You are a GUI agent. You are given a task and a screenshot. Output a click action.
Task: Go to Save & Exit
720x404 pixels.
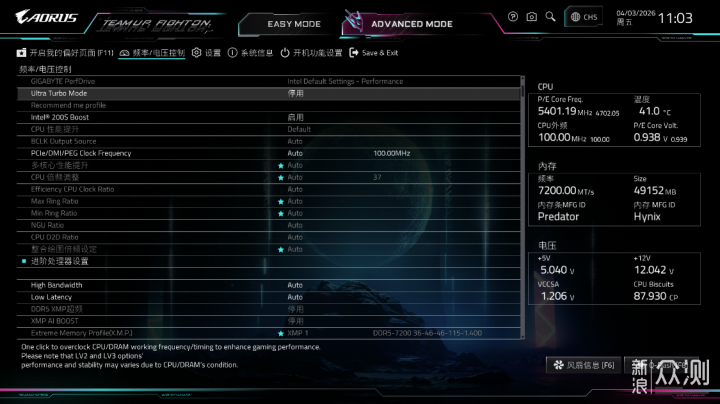[x=373, y=52]
